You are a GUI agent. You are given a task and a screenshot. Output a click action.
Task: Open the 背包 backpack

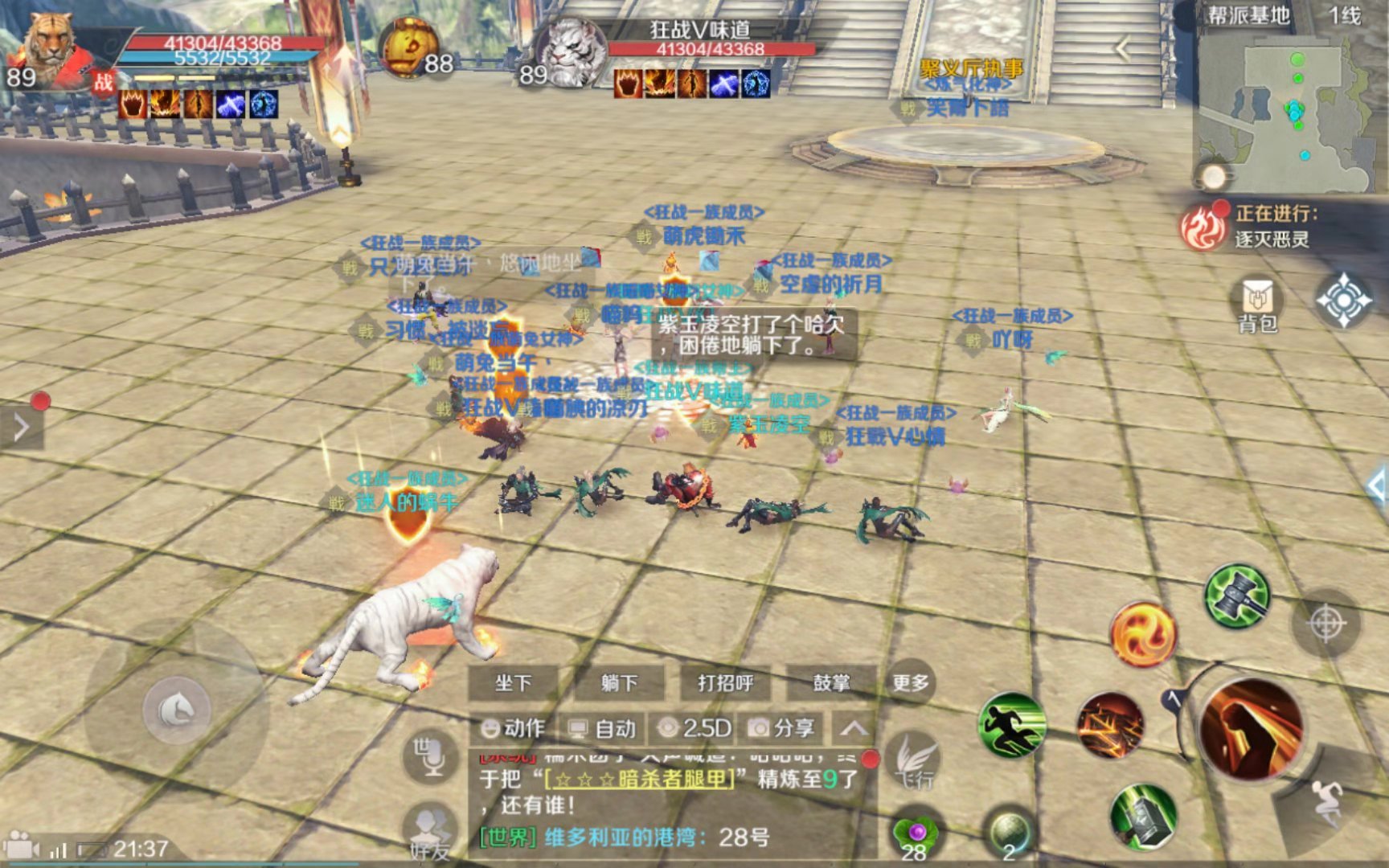tap(1257, 305)
